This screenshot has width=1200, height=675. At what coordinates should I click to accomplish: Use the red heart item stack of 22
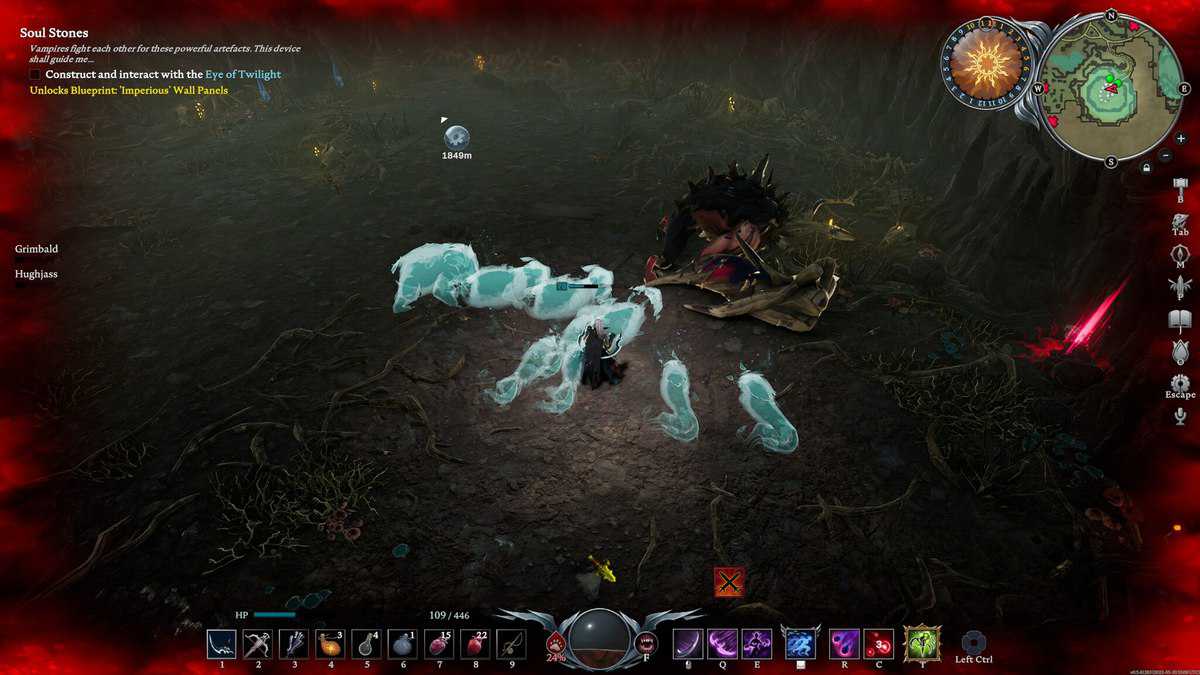tap(475, 643)
